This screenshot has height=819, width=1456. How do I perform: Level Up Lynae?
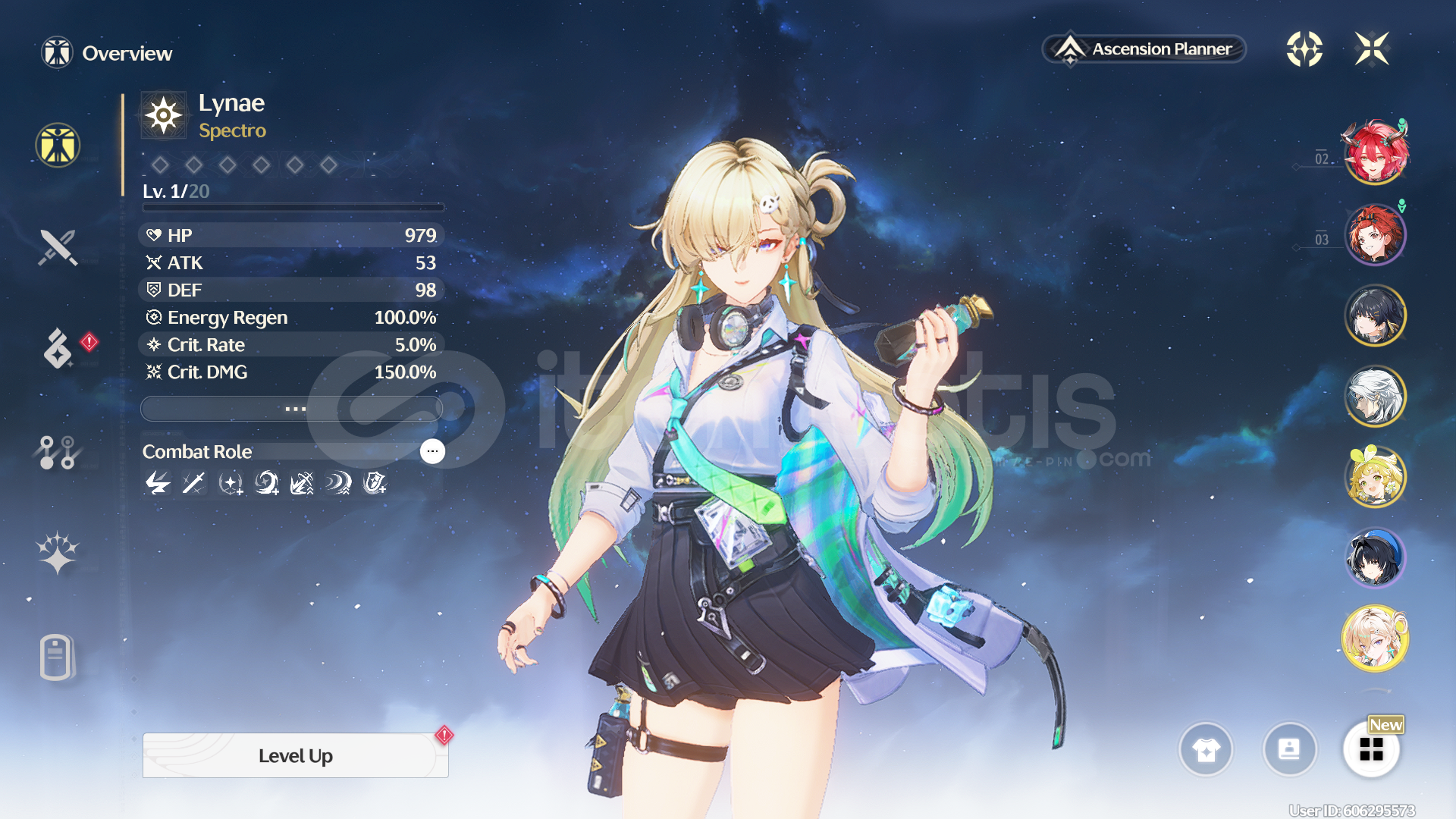(295, 755)
